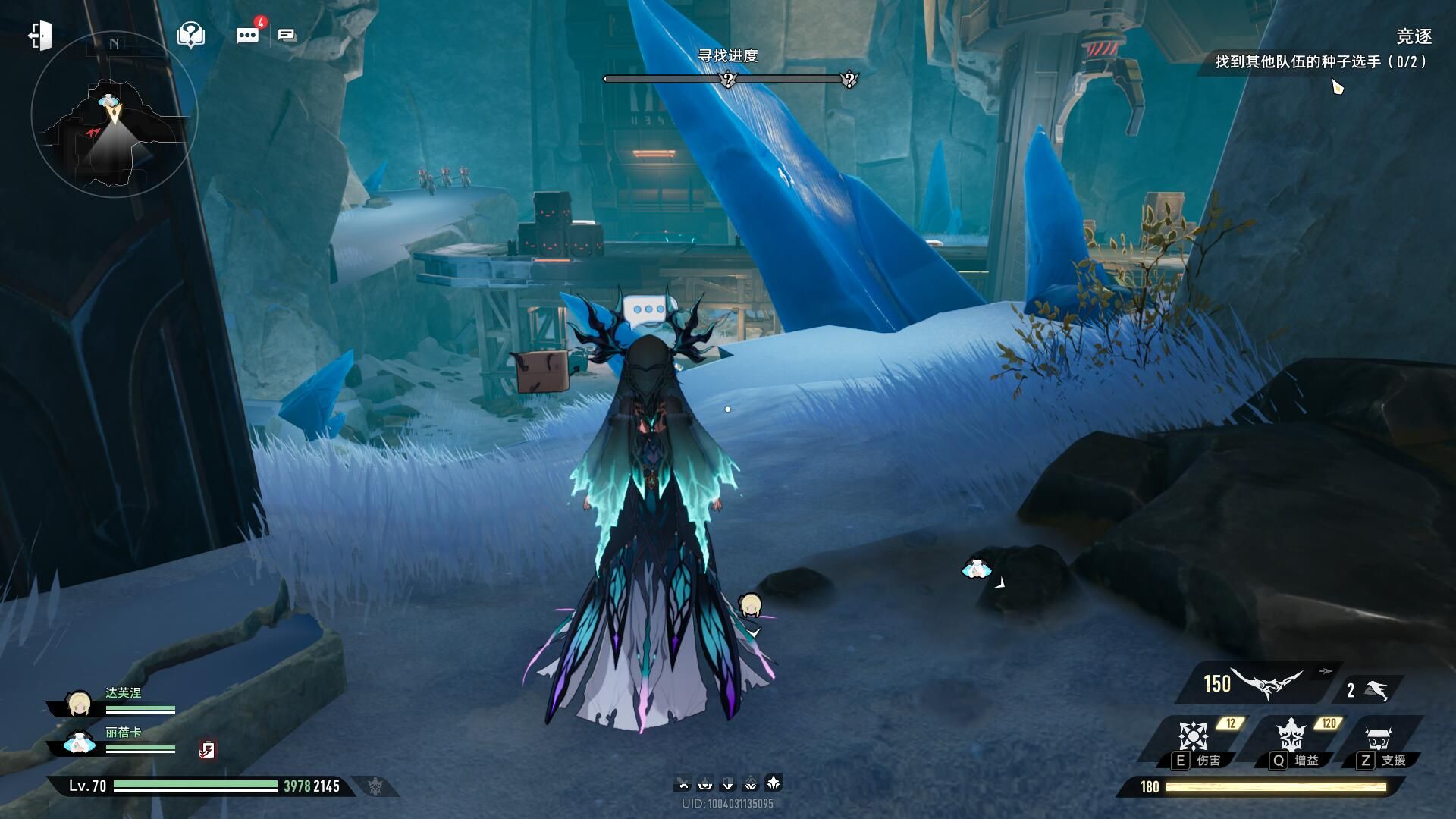
Task: Select teammate 达芙涅 portrait
Action: (x=79, y=704)
